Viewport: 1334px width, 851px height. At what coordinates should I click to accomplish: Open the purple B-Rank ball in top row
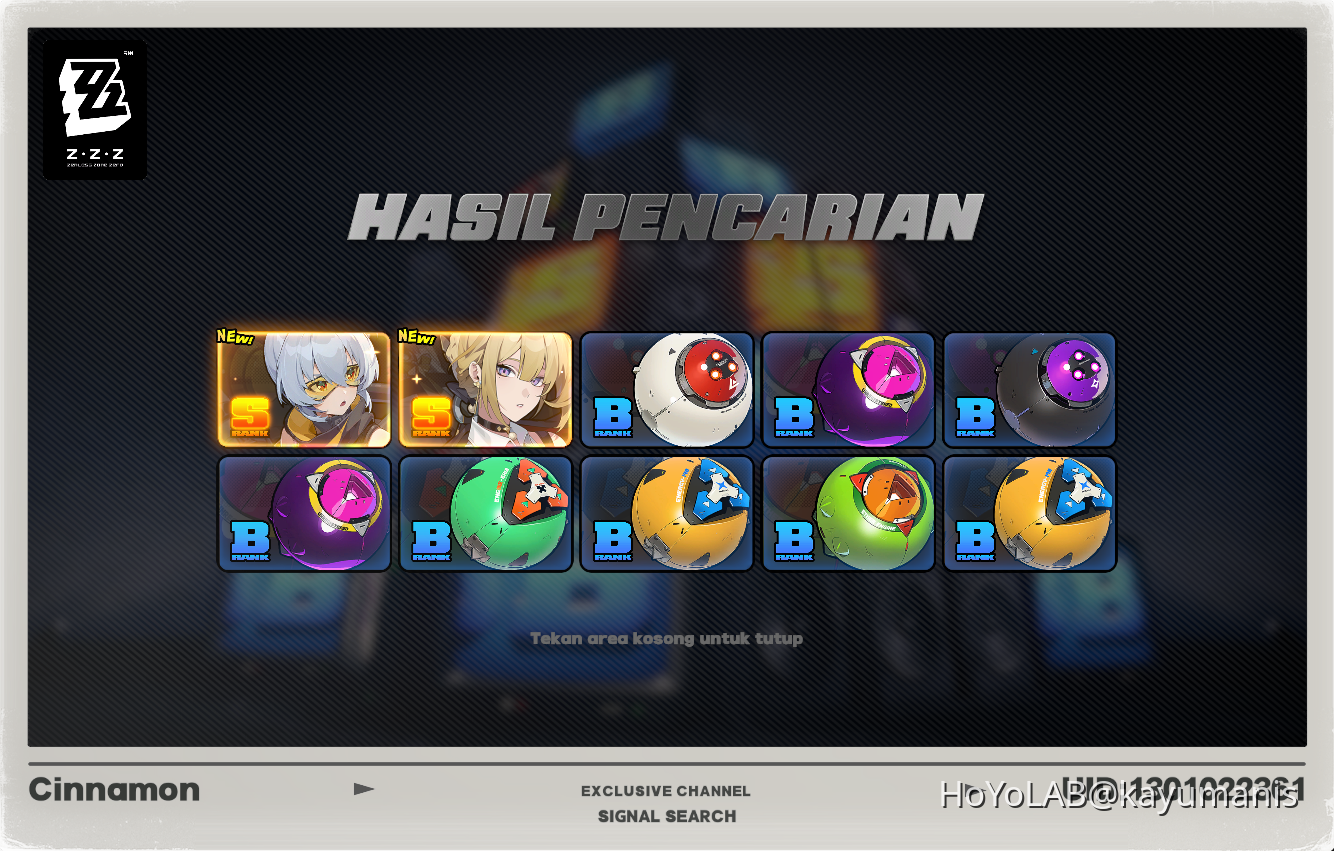[x=849, y=389]
